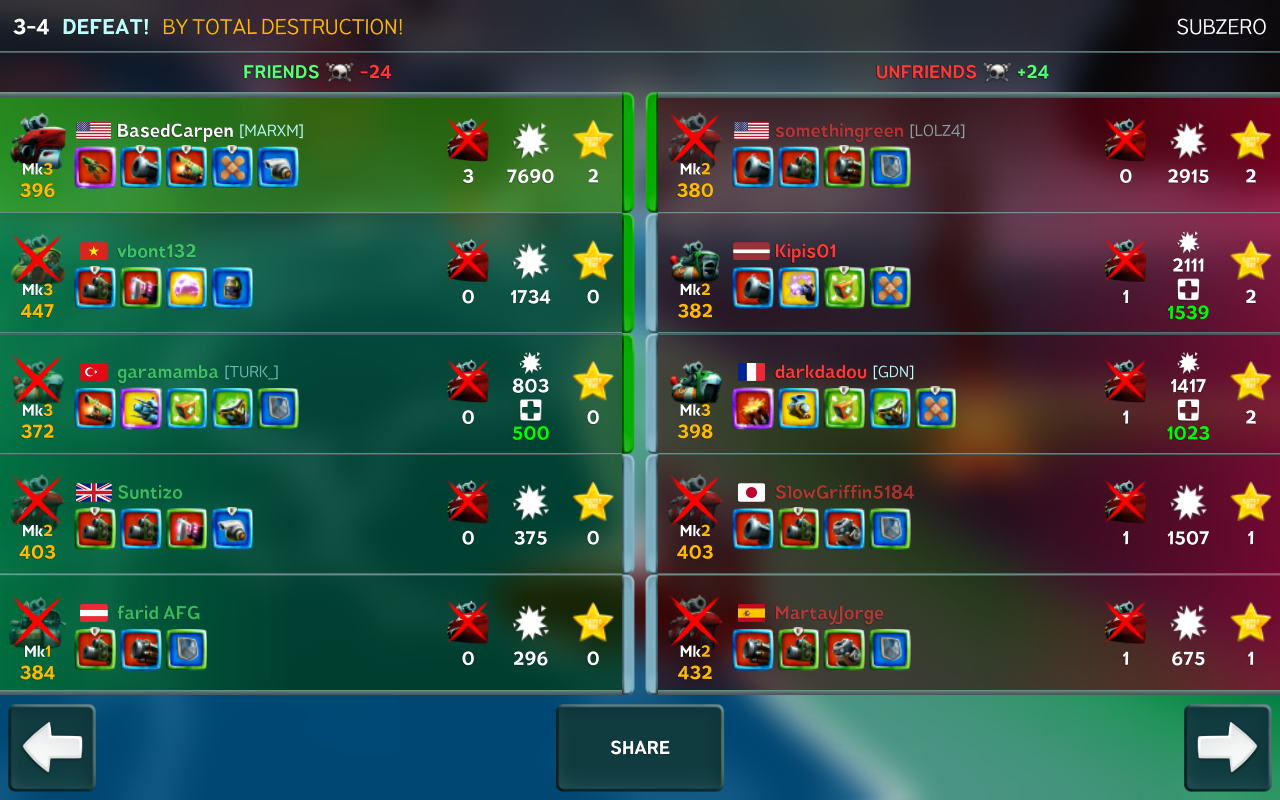Image resolution: width=1280 pixels, height=800 pixels.
Task: Click the SHARE button
Action: click(x=640, y=748)
